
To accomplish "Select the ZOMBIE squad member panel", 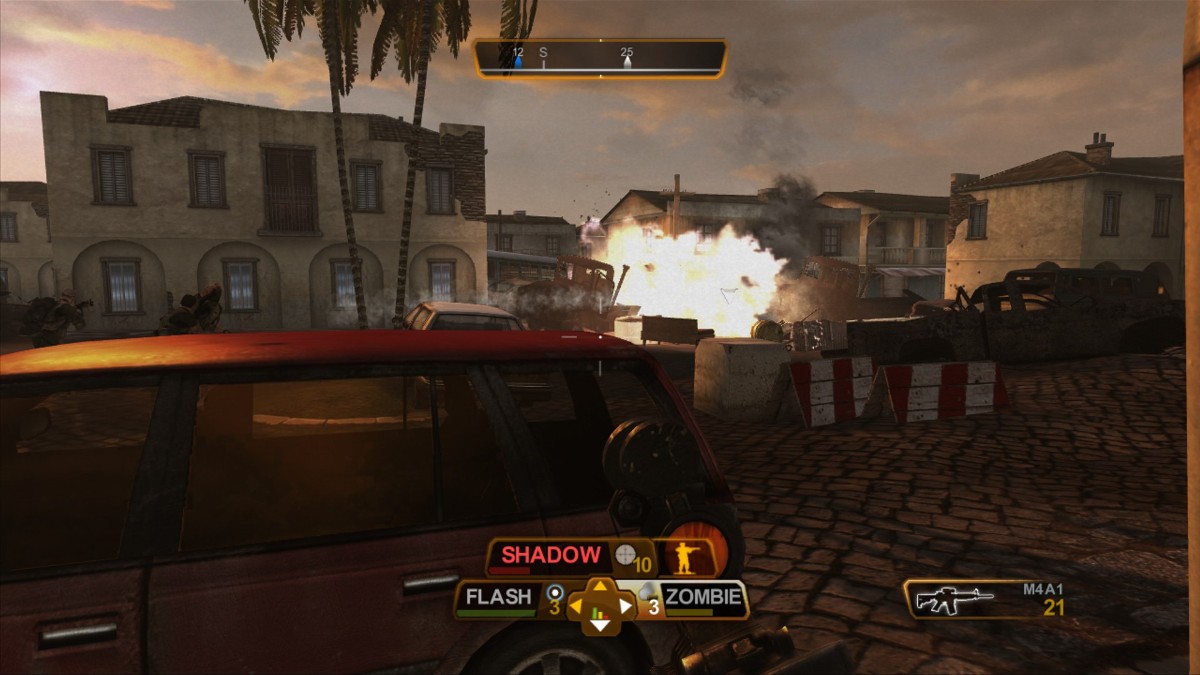I will click(704, 599).
